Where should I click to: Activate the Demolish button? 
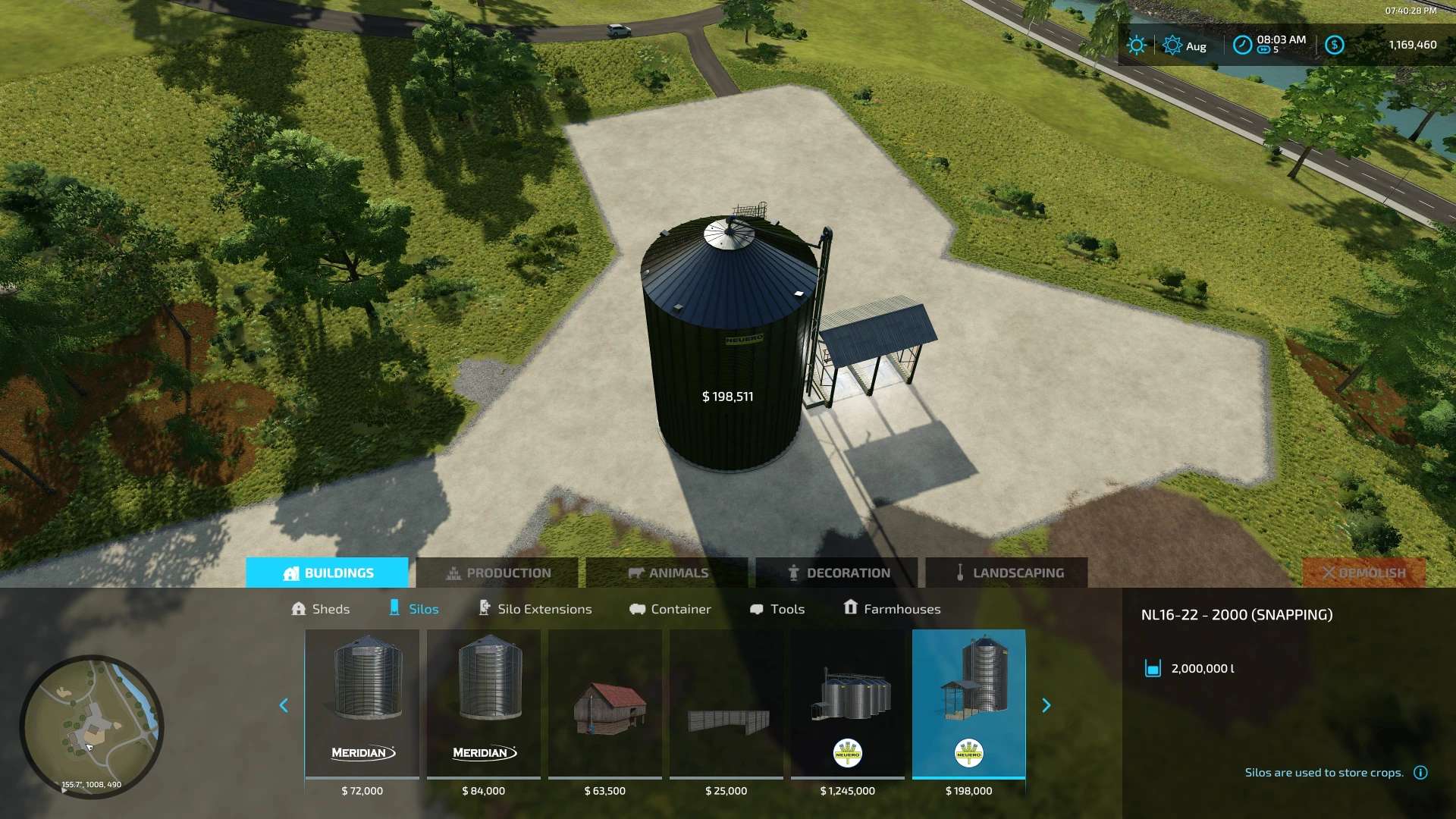[1363, 573]
